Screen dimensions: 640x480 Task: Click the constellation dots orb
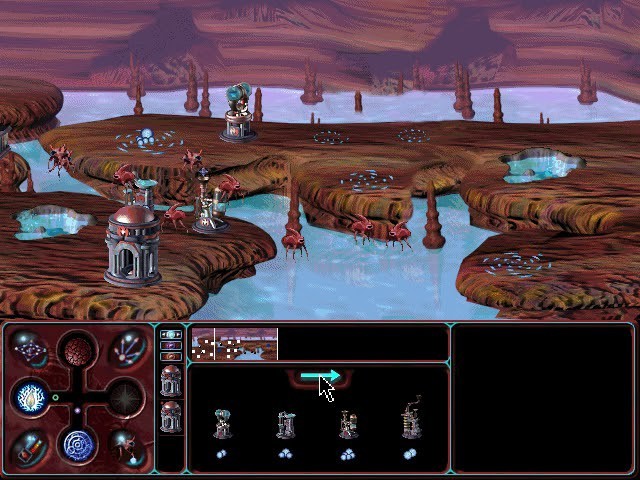(32, 351)
